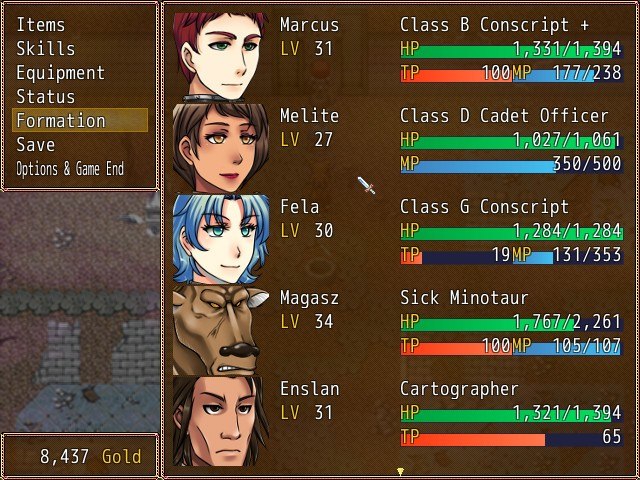The image size is (640, 480).
Task: Open the Items menu
Action: 40,25
